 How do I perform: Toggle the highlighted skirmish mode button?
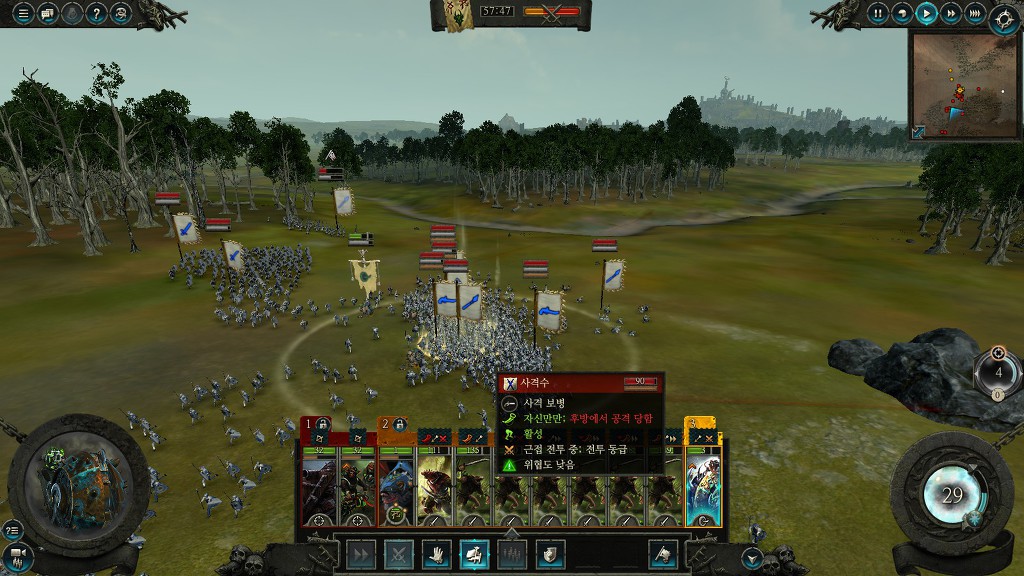pyautogui.click(x=473, y=554)
